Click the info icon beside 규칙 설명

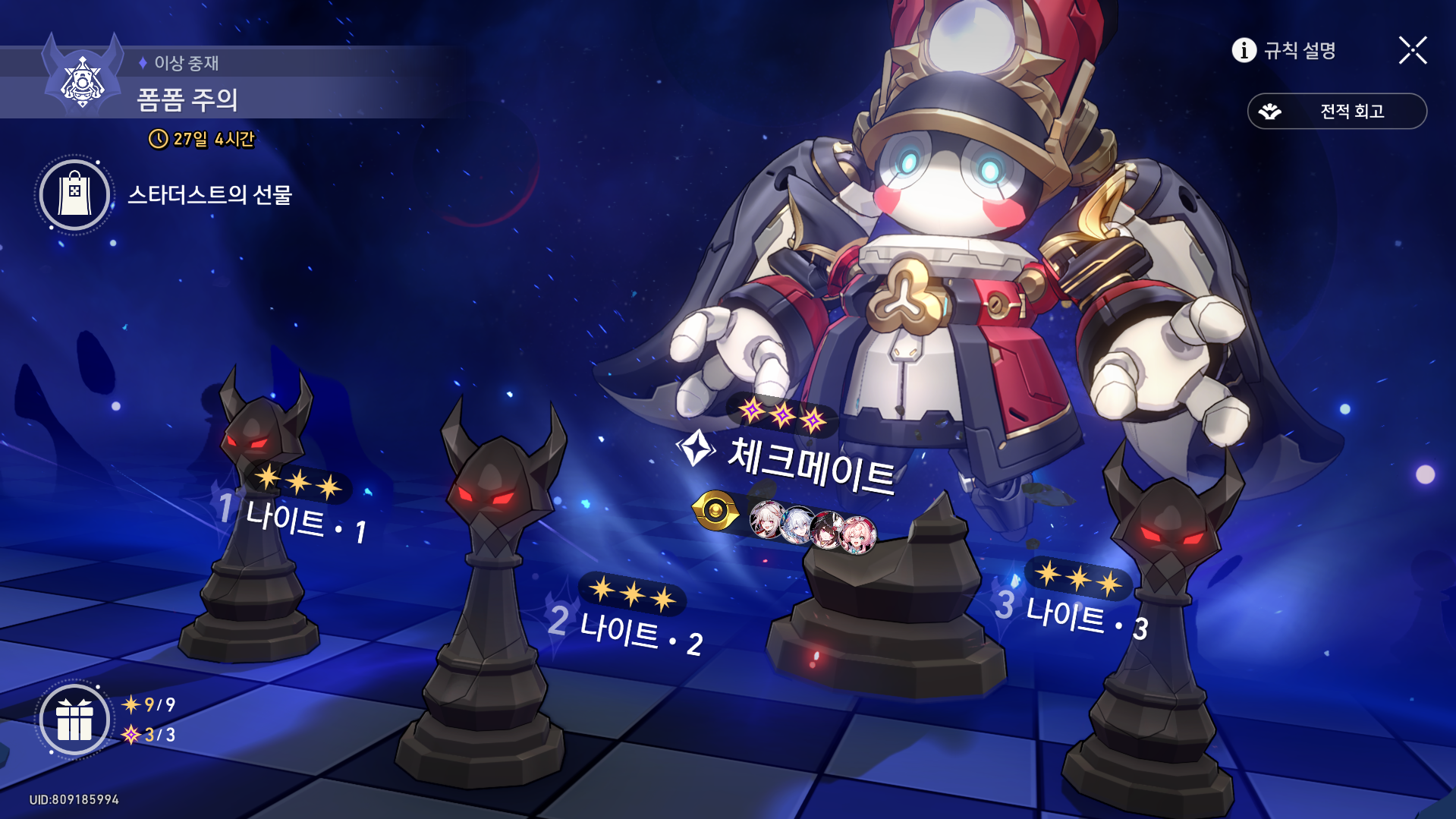tap(1244, 50)
